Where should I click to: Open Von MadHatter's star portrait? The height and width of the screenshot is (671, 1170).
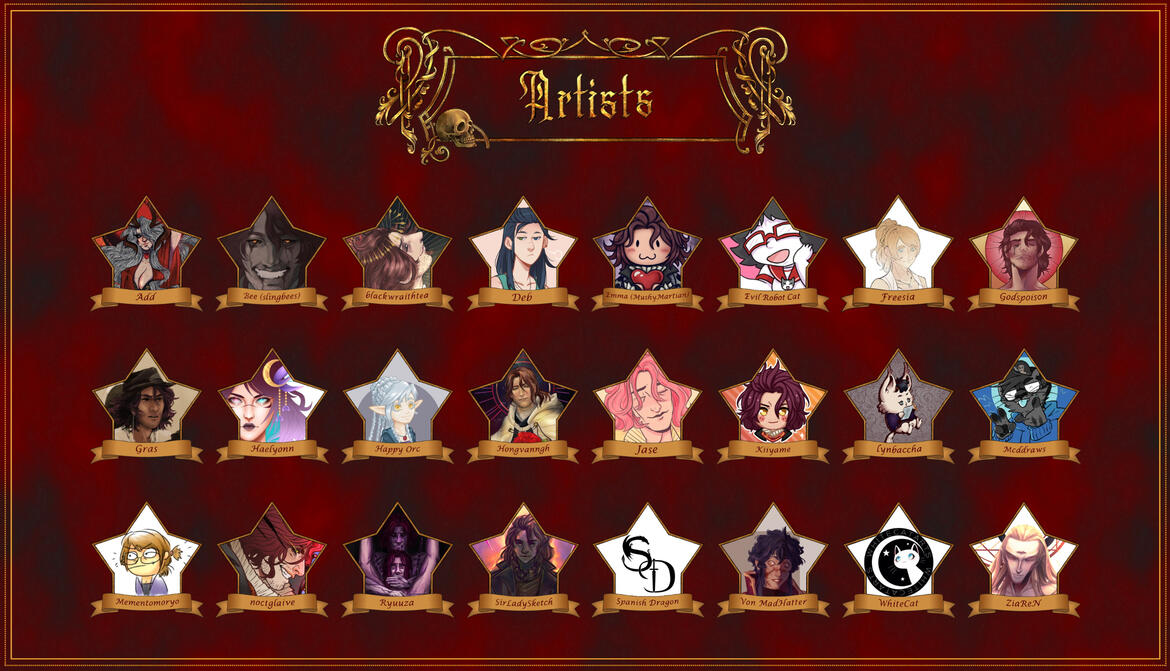[773, 558]
